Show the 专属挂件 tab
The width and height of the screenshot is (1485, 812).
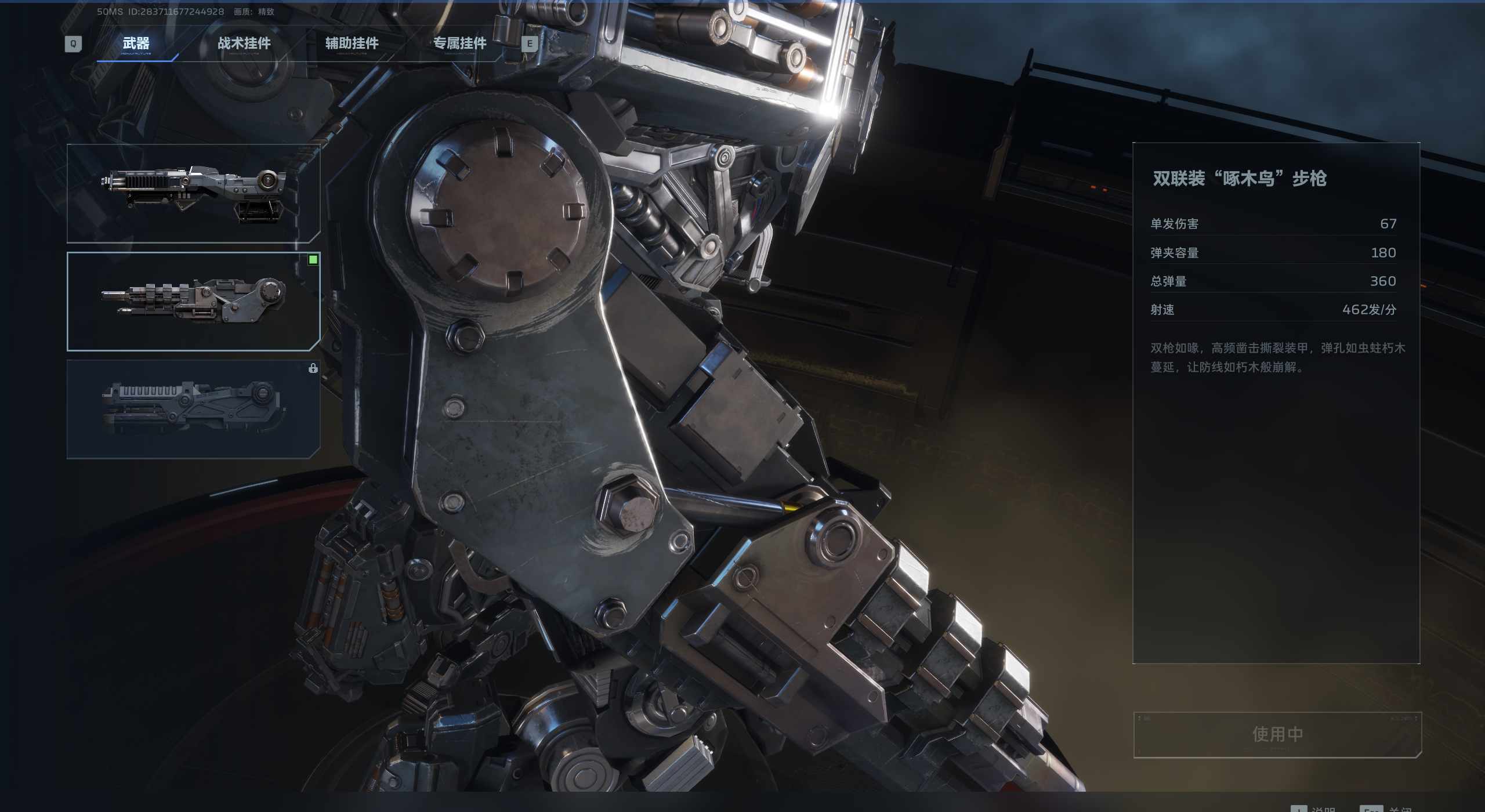(460, 43)
